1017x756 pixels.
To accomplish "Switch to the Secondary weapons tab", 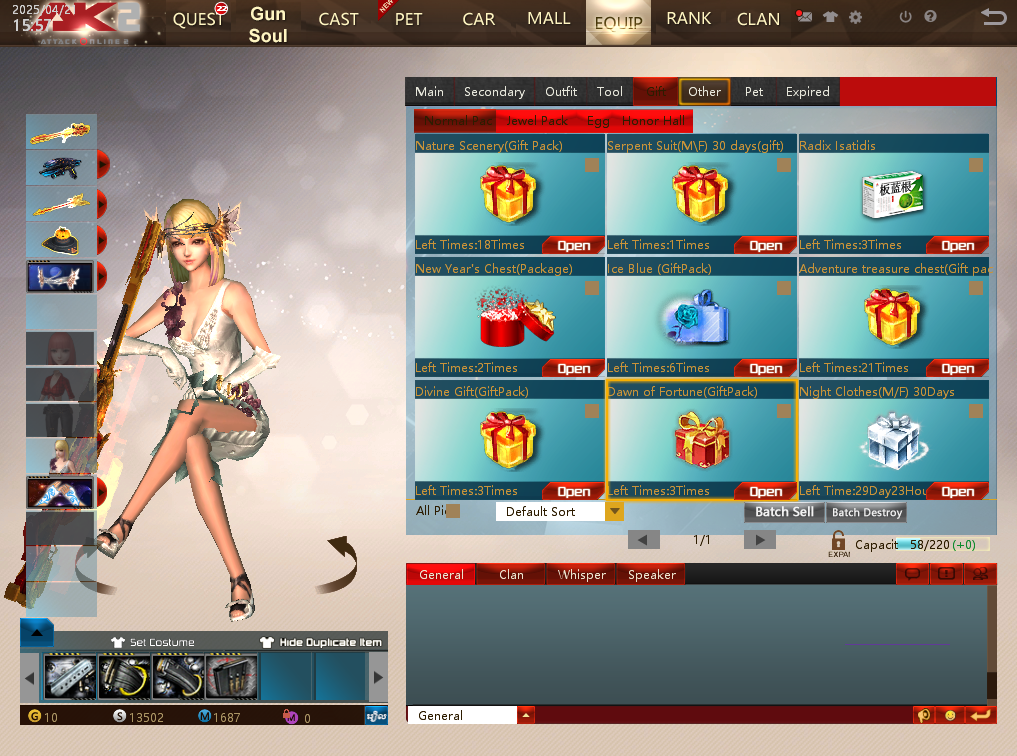I will point(494,92).
